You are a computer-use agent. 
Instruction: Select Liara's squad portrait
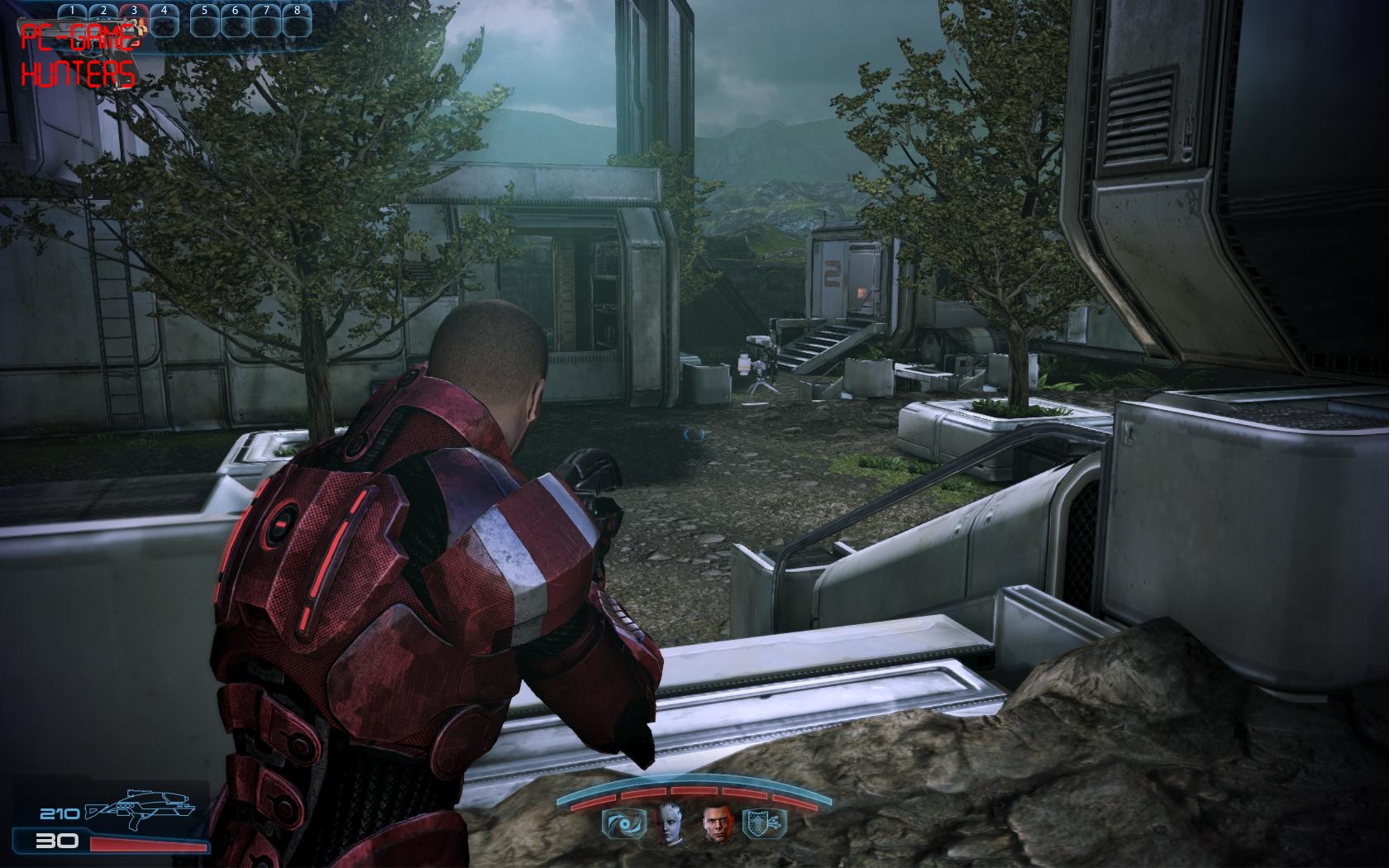coord(666,823)
